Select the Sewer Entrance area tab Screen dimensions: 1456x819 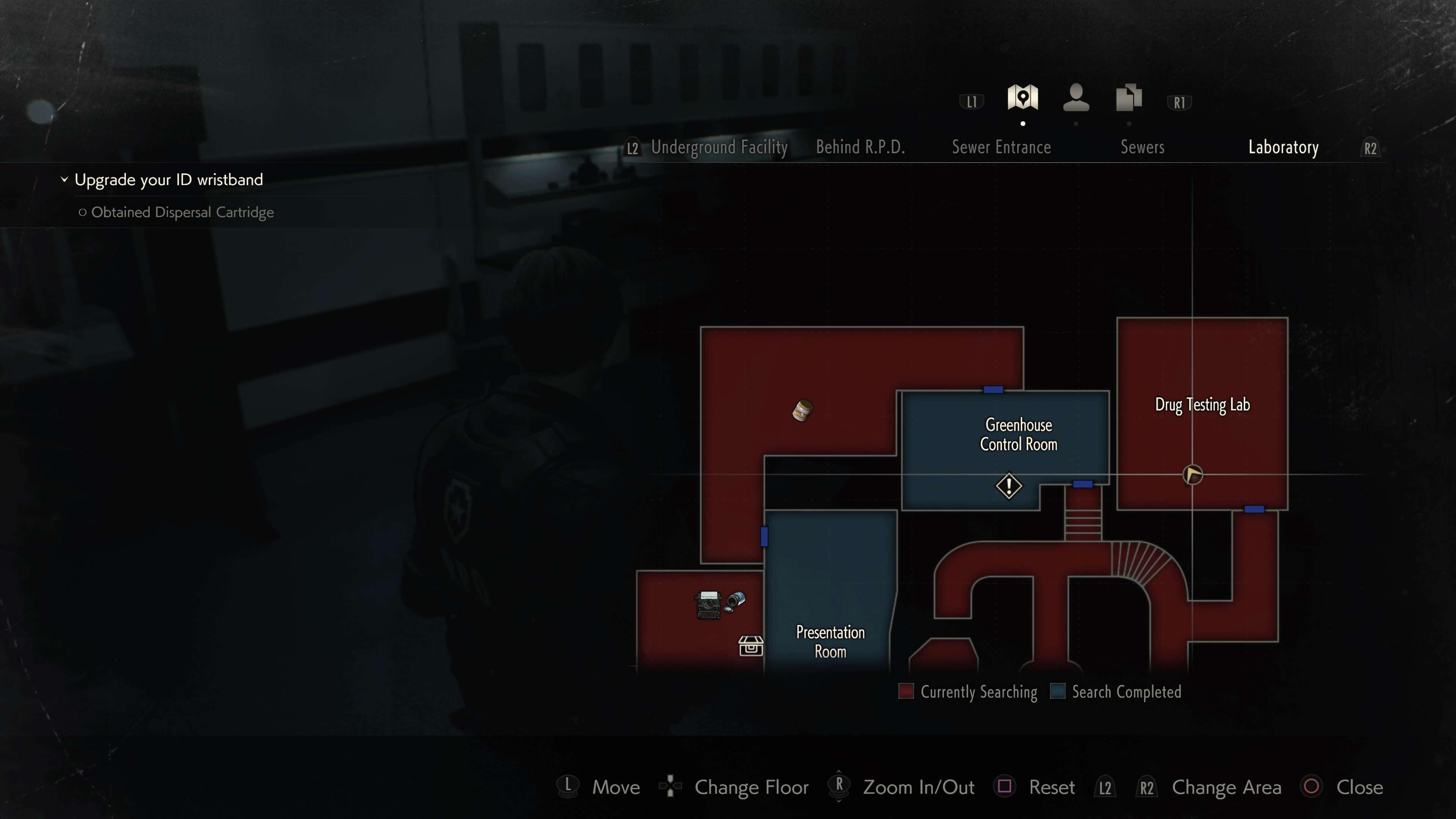coord(1001,147)
